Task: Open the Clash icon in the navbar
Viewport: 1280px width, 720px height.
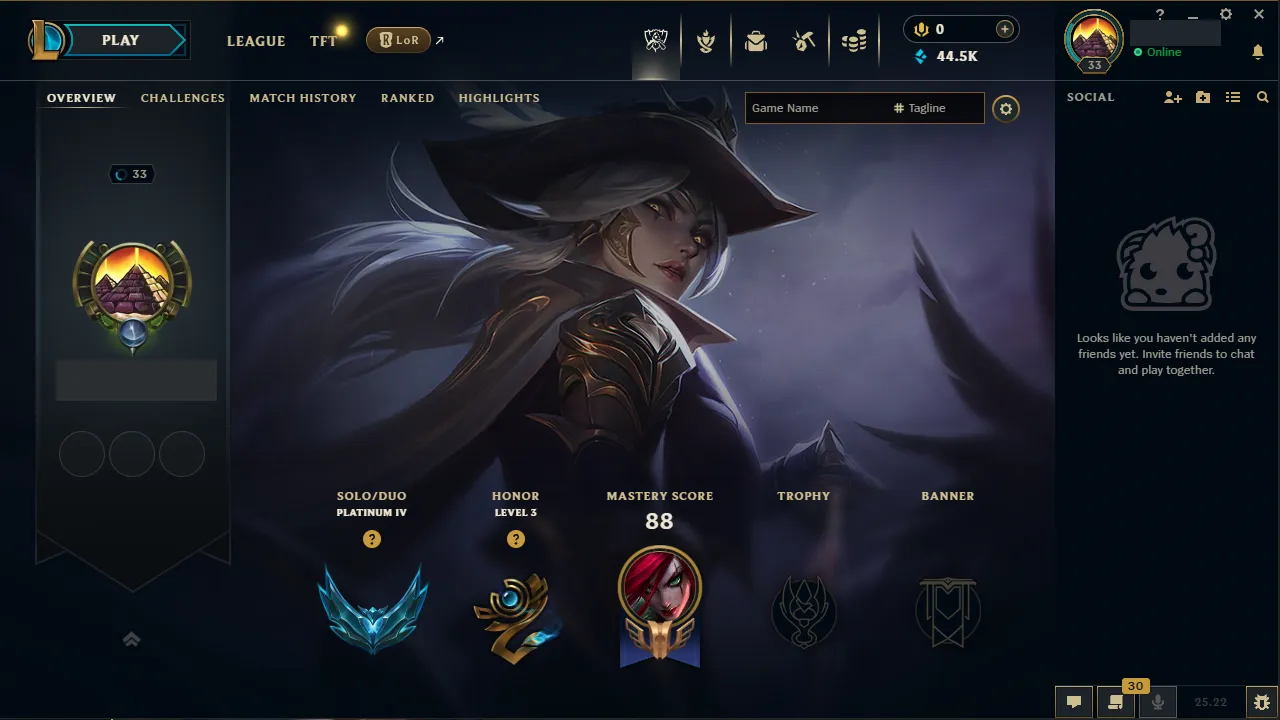Action: (706, 40)
